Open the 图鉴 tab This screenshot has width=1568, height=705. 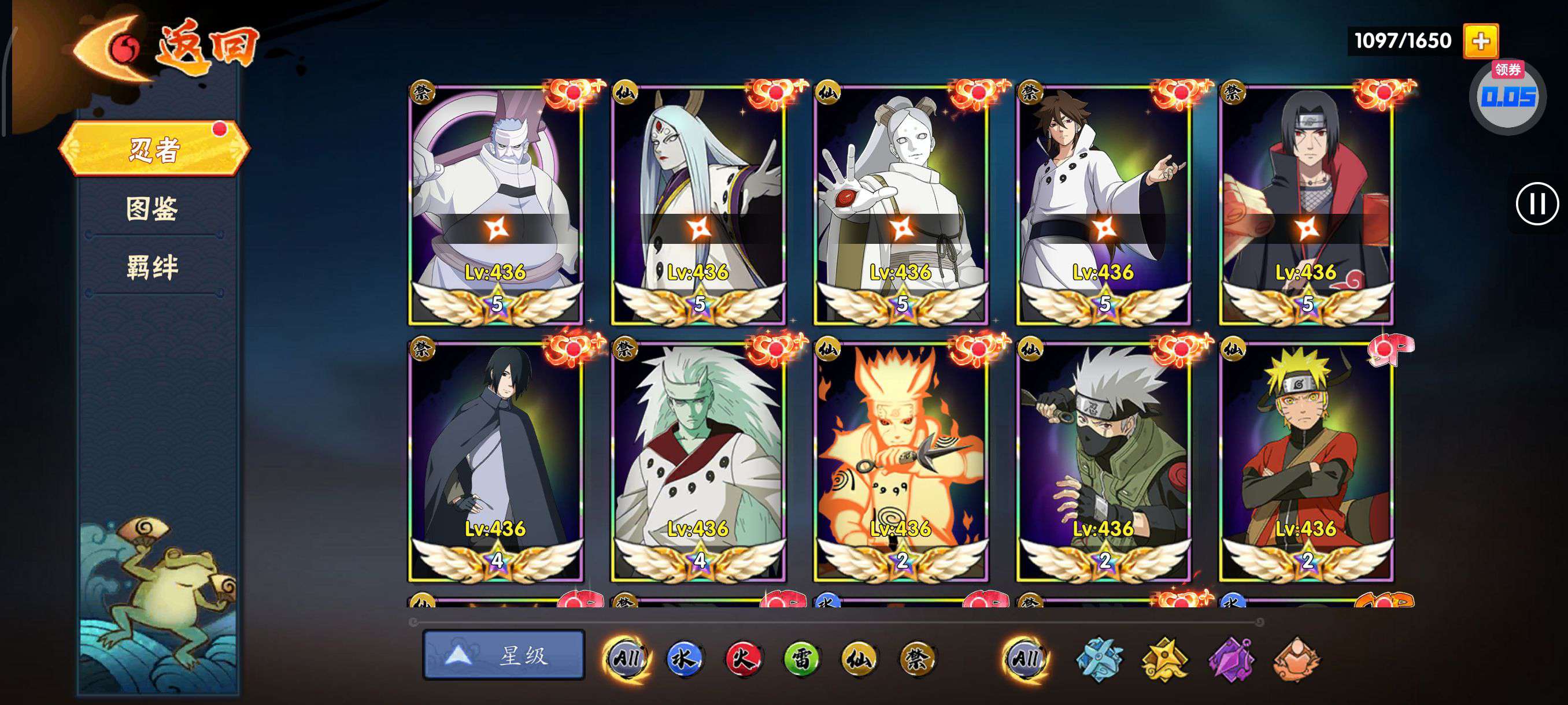[152, 209]
